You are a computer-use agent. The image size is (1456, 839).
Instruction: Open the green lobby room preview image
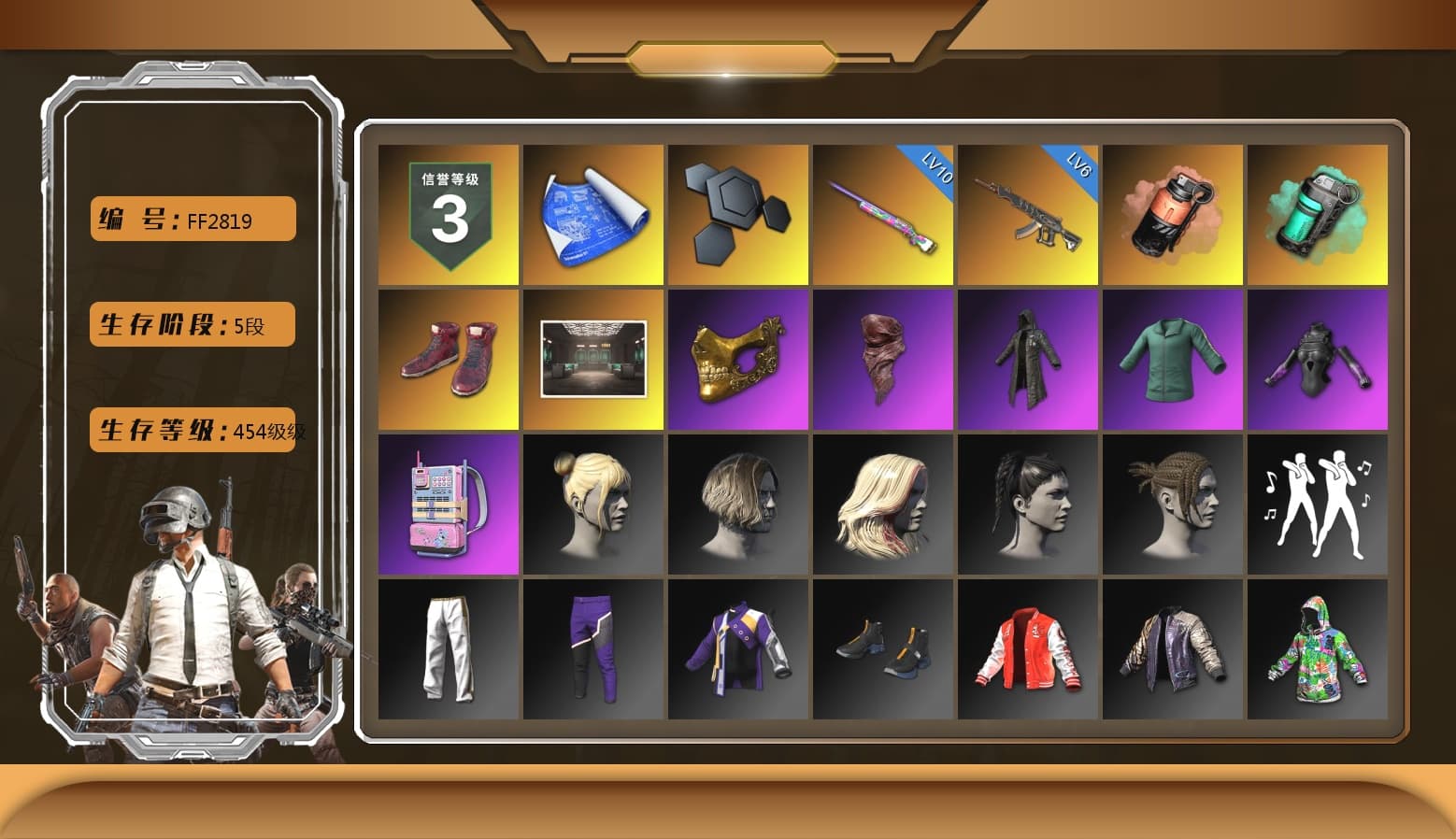(x=592, y=358)
